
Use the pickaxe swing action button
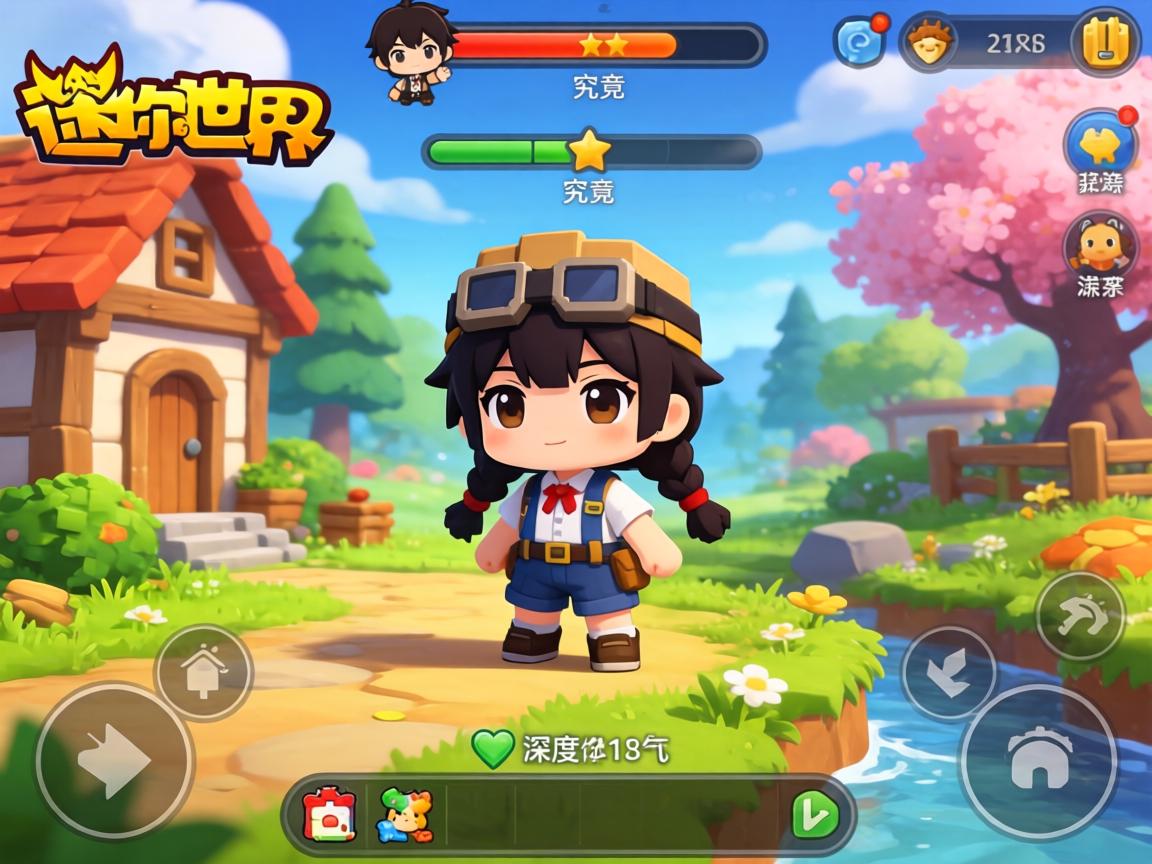coord(1080,616)
